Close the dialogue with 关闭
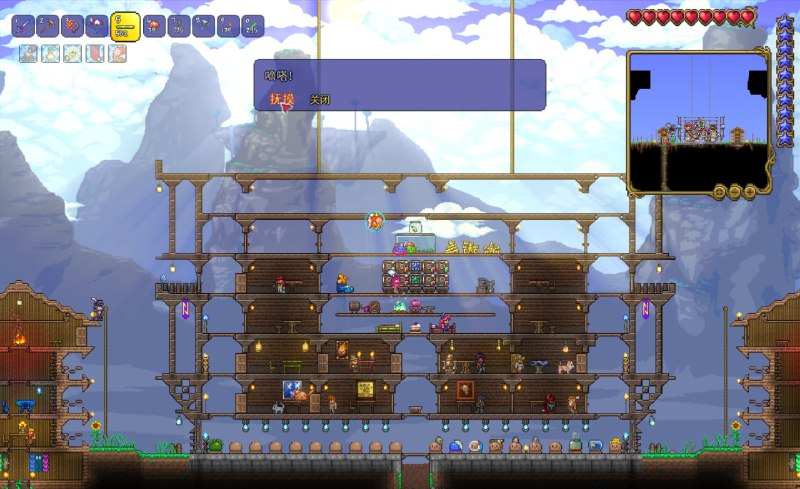The height and width of the screenshot is (489, 800). (x=319, y=100)
